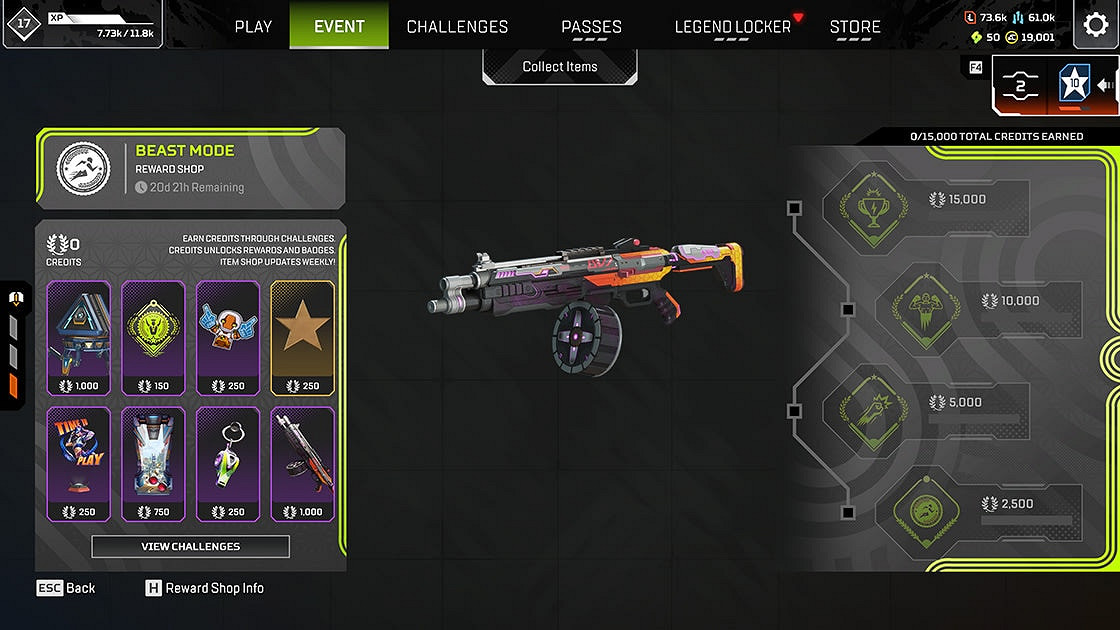Viewport: 1120px width, 630px height.
Task: Pick the 1,000-credit weapon skin tile
Action: pyautogui.click(x=302, y=463)
